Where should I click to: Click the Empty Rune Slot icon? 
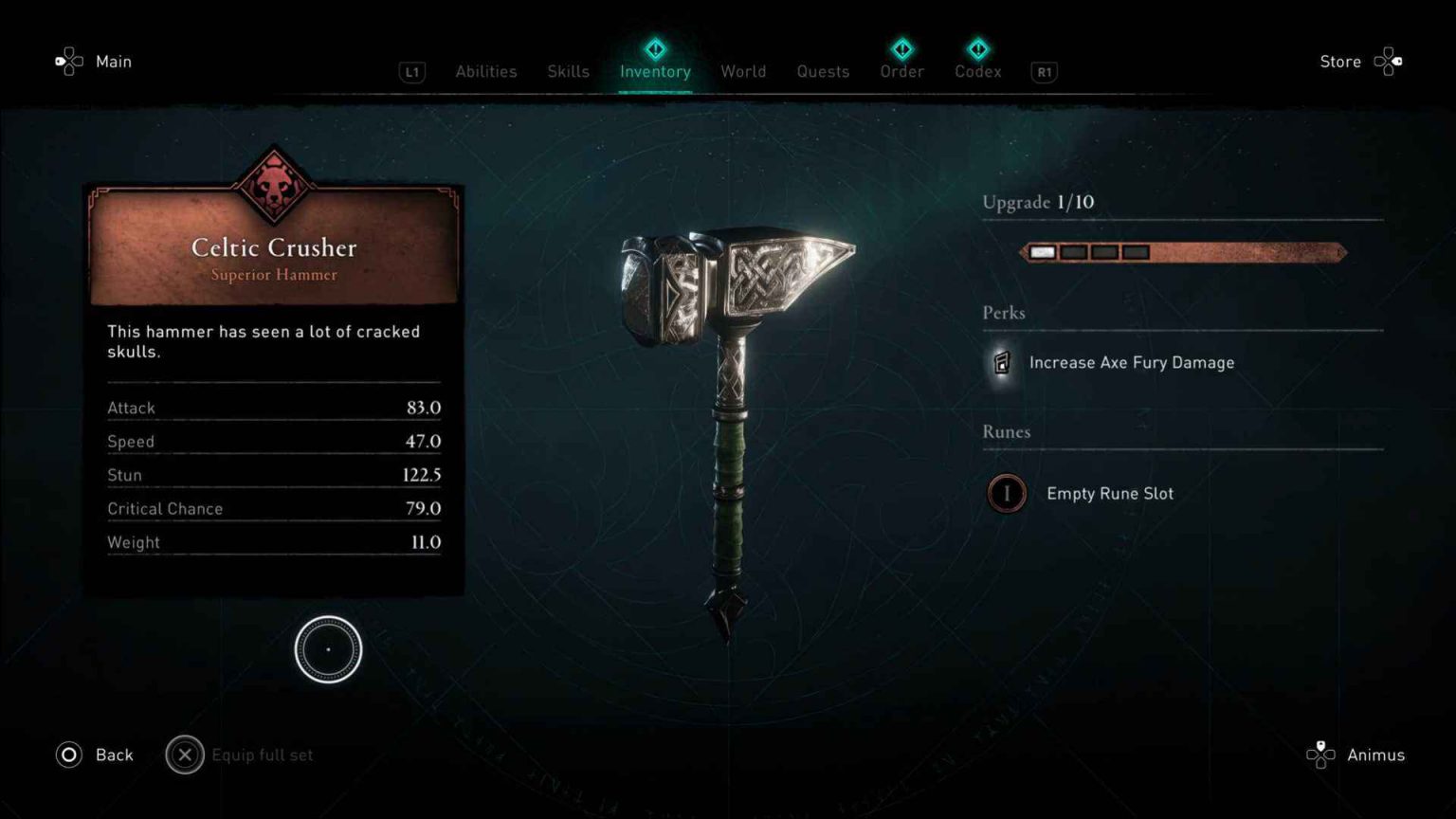[x=1007, y=493]
